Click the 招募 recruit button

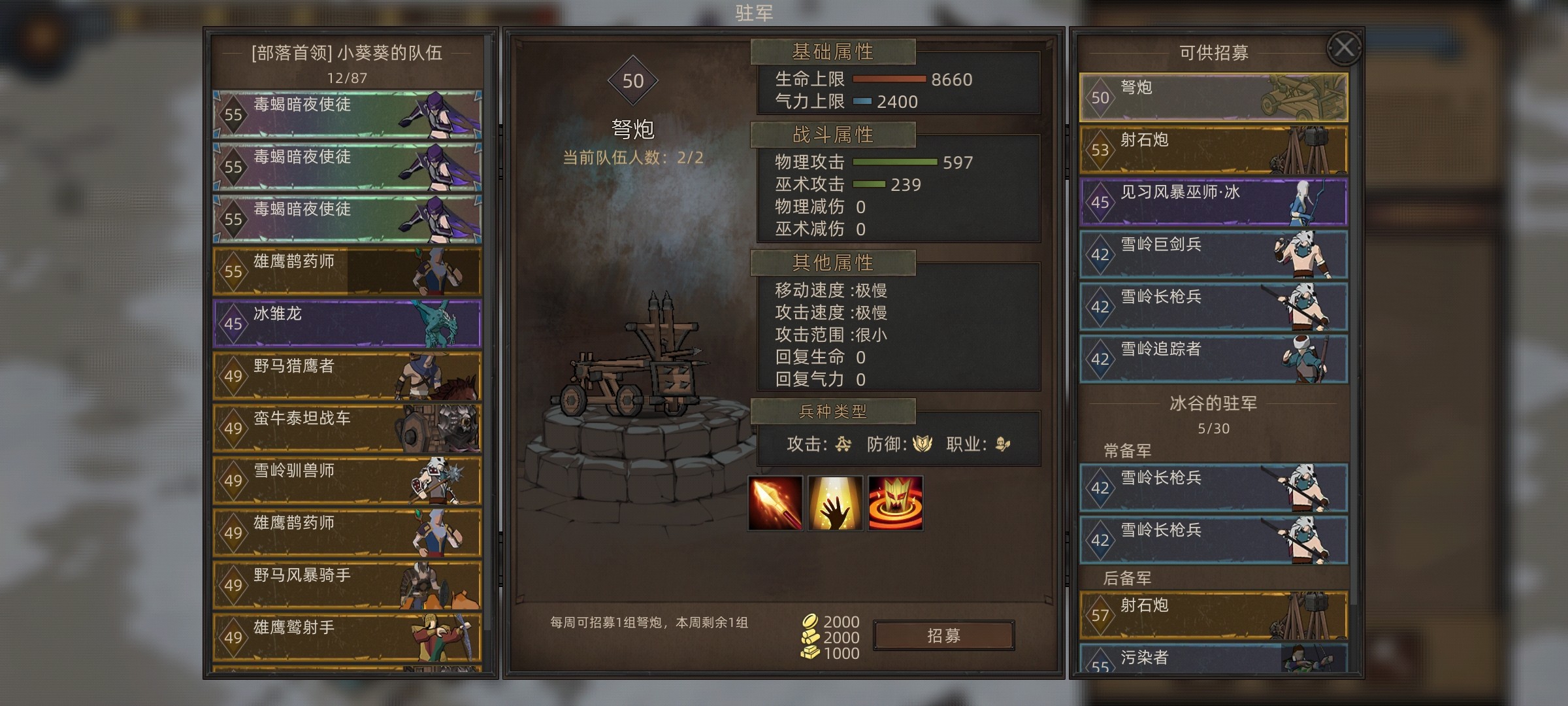pyautogui.click(x=943, y=635)
